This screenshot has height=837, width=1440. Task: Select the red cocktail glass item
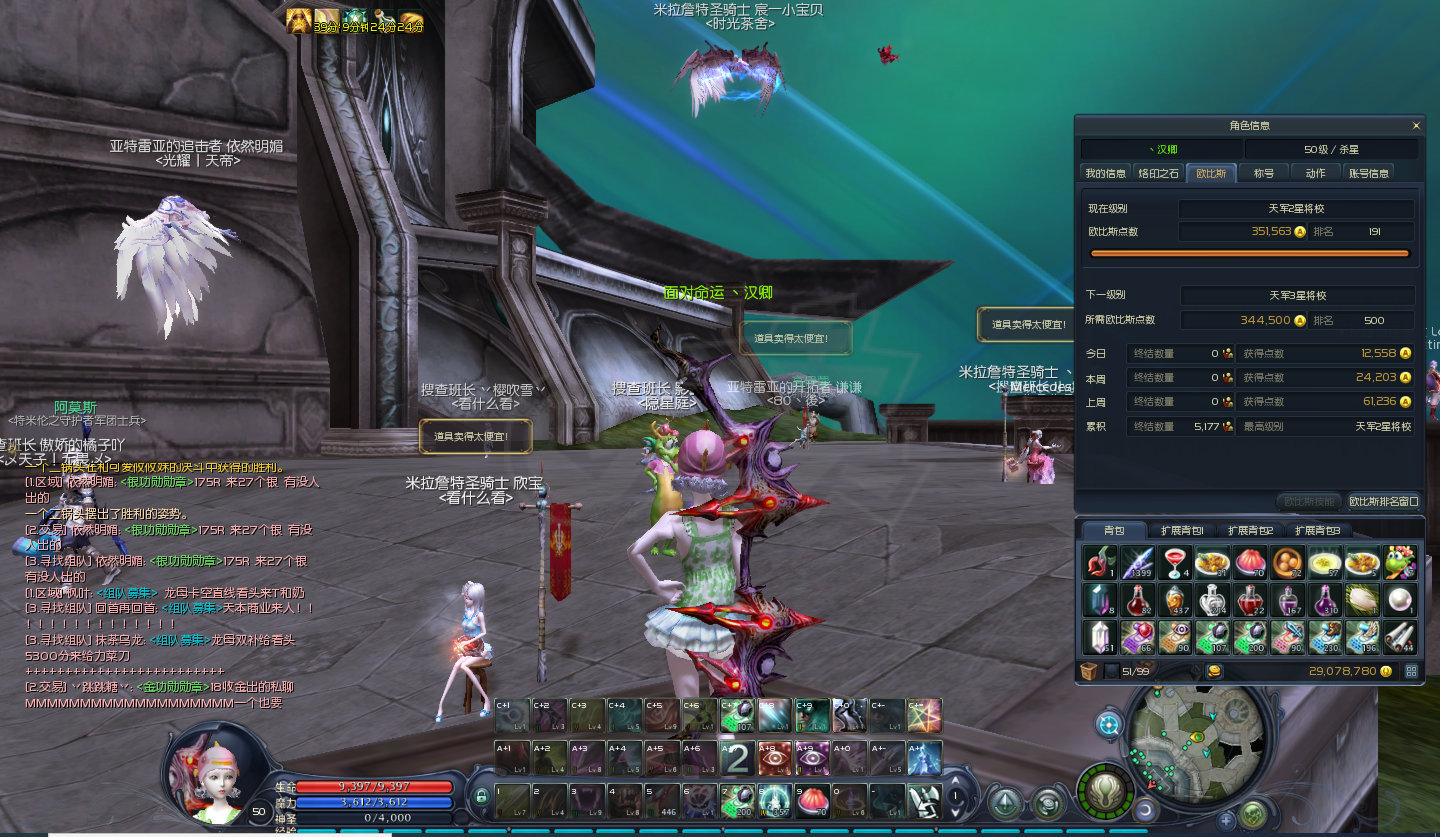click(1176, 563)
